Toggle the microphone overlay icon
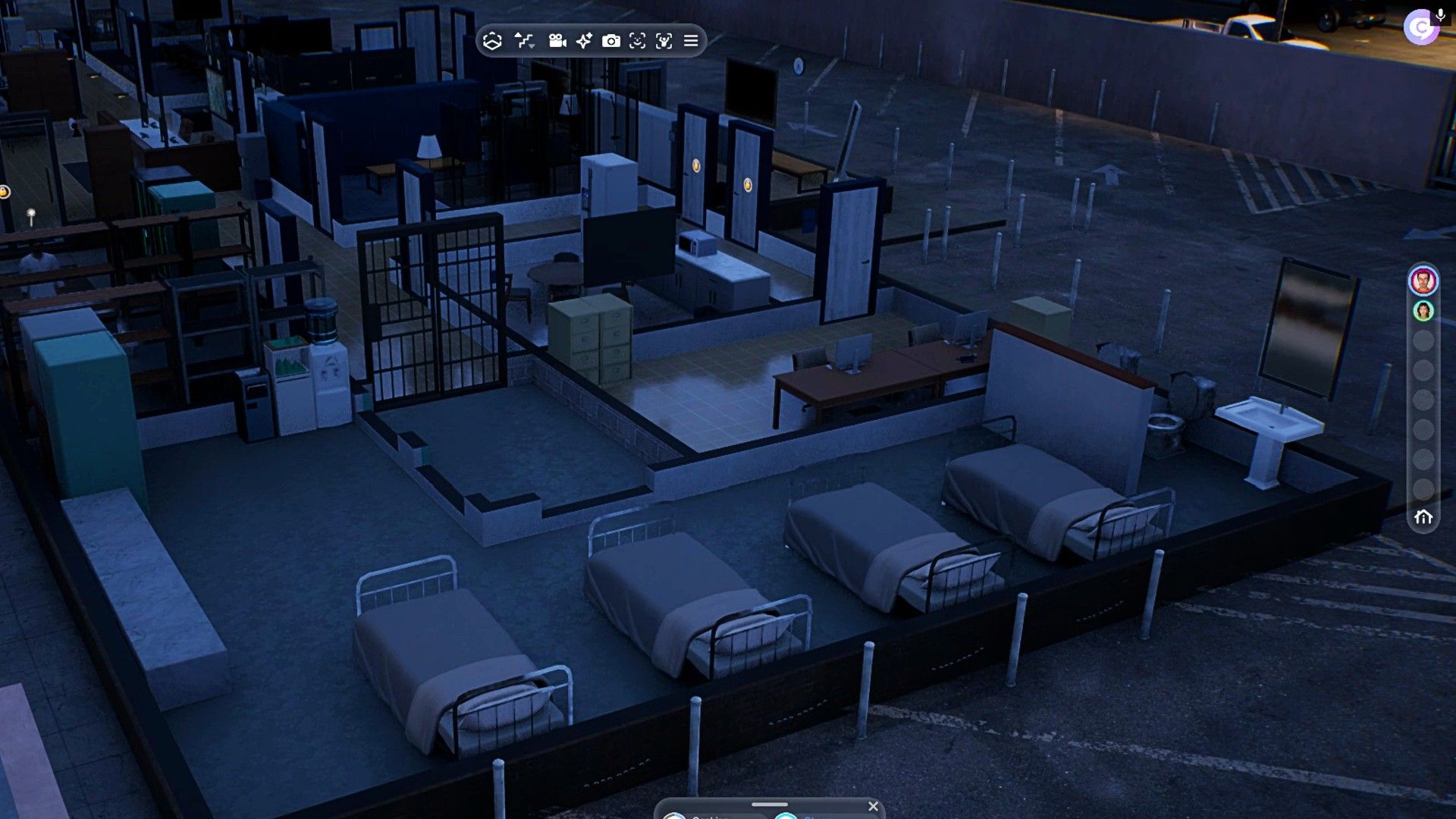 (x=1440, y=15)
